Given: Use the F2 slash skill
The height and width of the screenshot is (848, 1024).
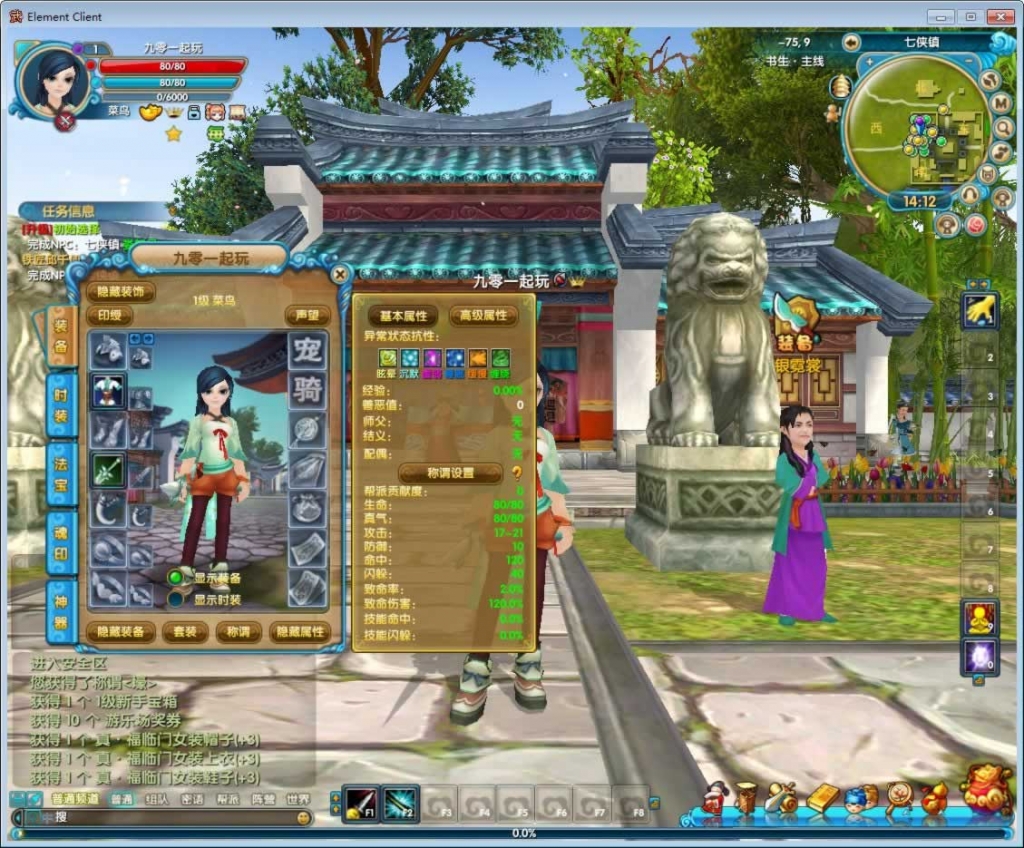Looking at the screenshot, I should pyautogui.click(x=400, y=803).
